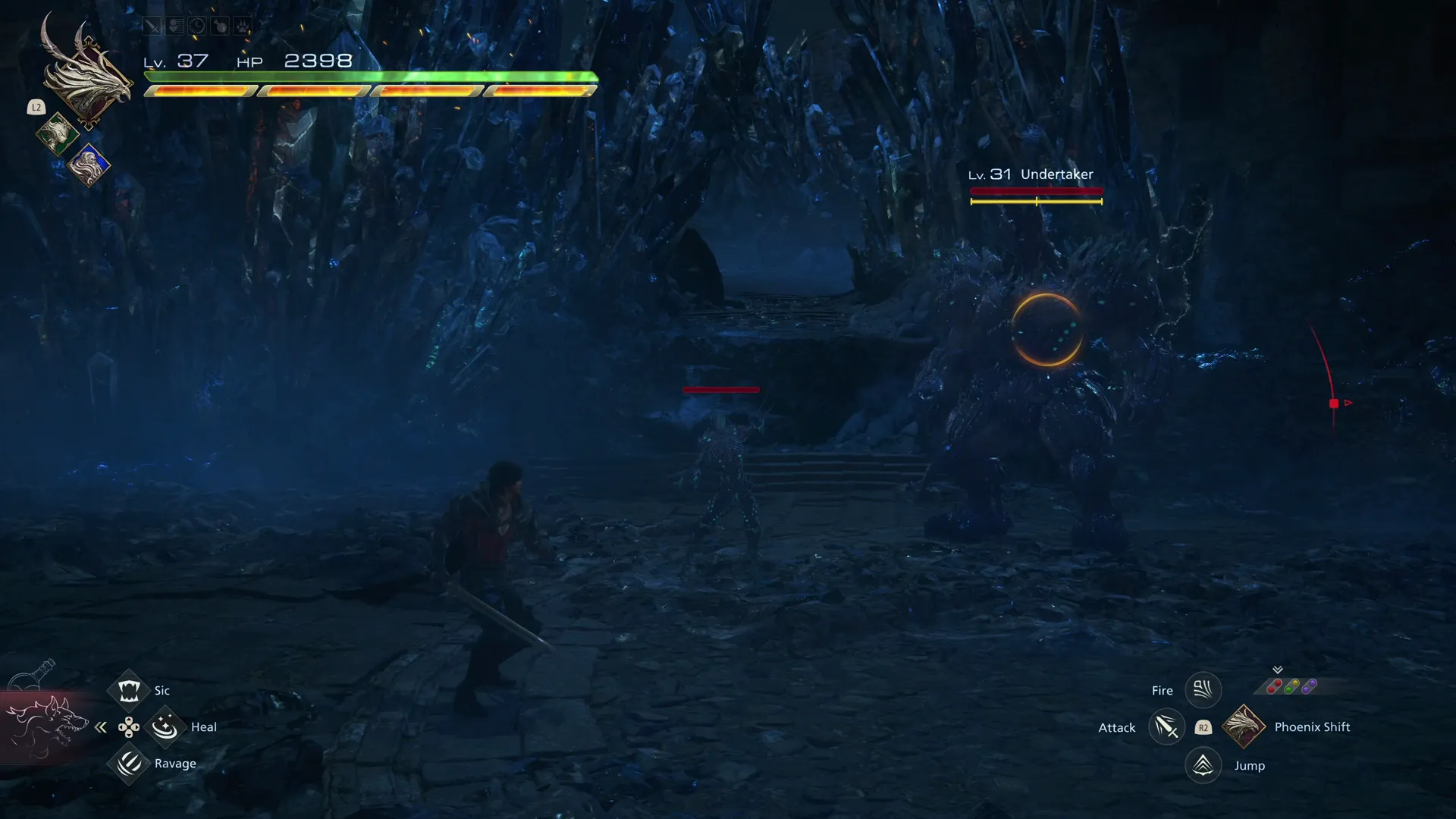Select the Sic fang command icon

click(128, 689)
